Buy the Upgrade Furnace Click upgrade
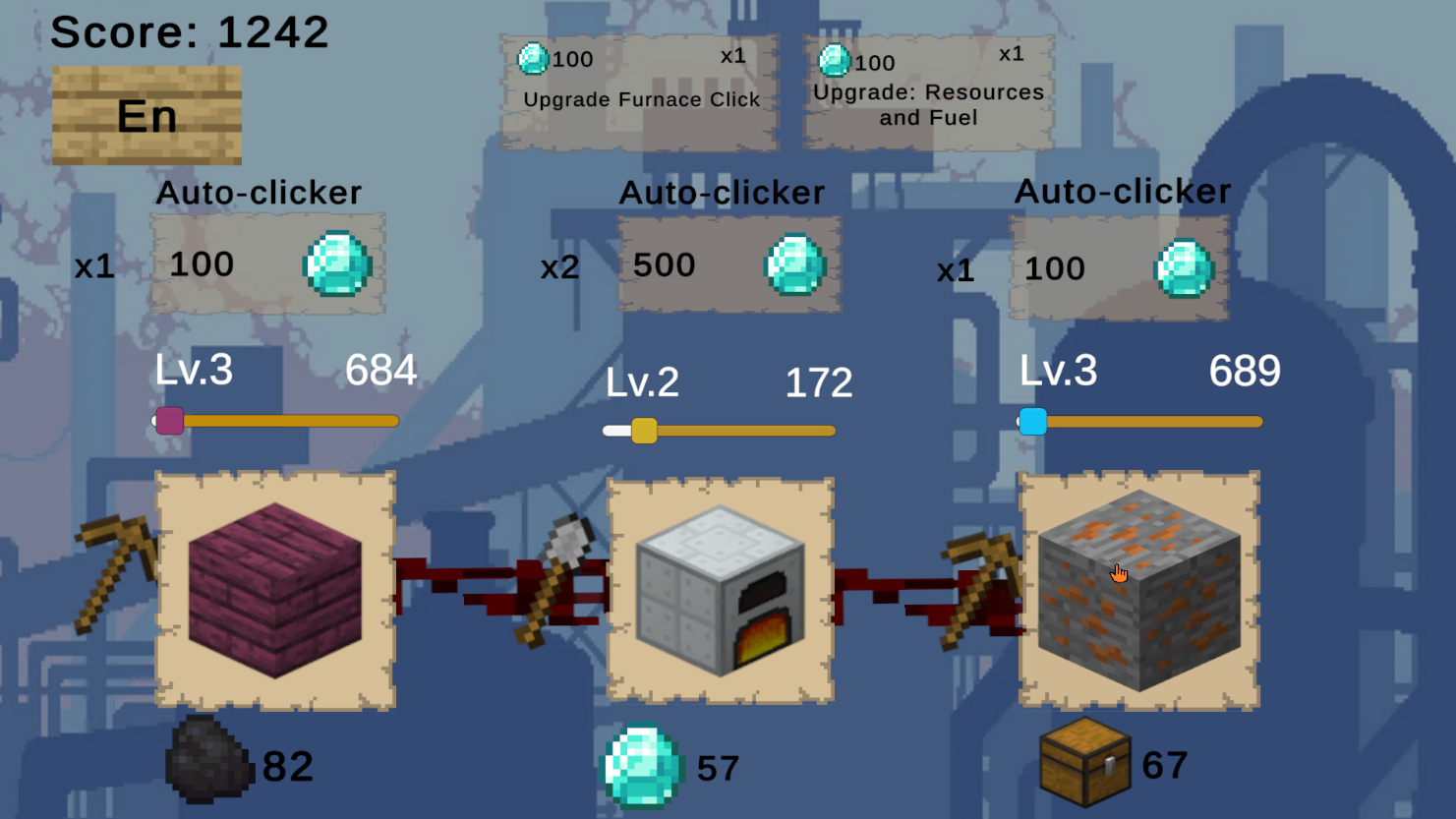Screen dimensions: 1456x819 tap(639, 88)
